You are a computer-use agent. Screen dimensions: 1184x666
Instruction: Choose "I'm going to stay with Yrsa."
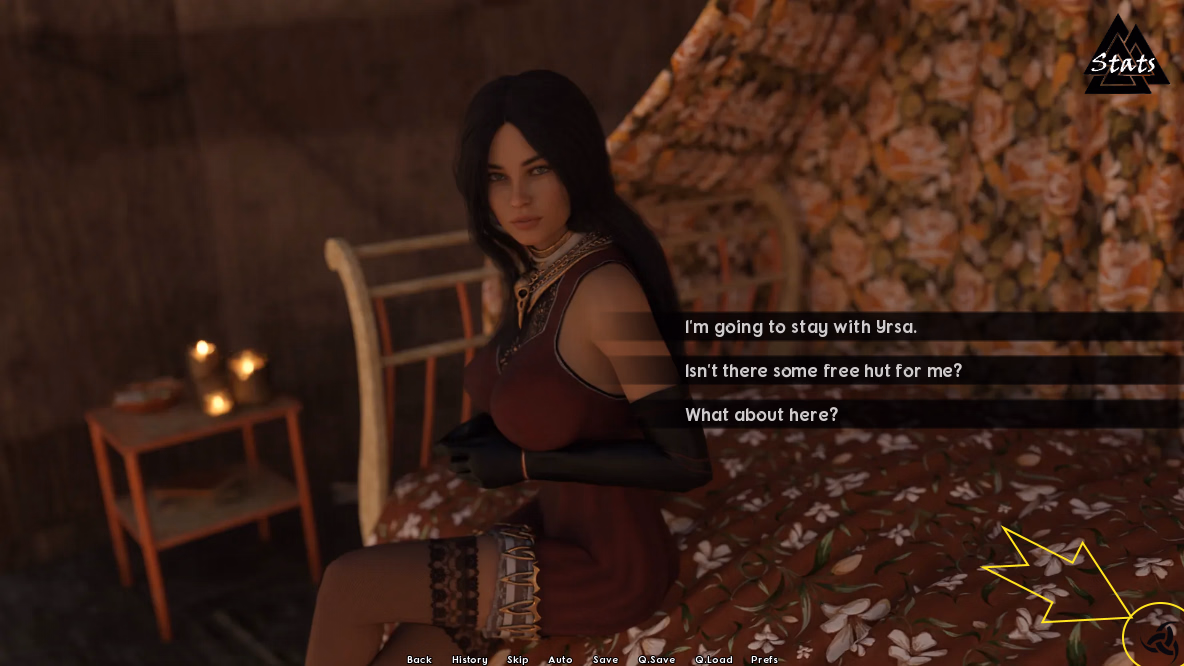[x=800, y=327]
